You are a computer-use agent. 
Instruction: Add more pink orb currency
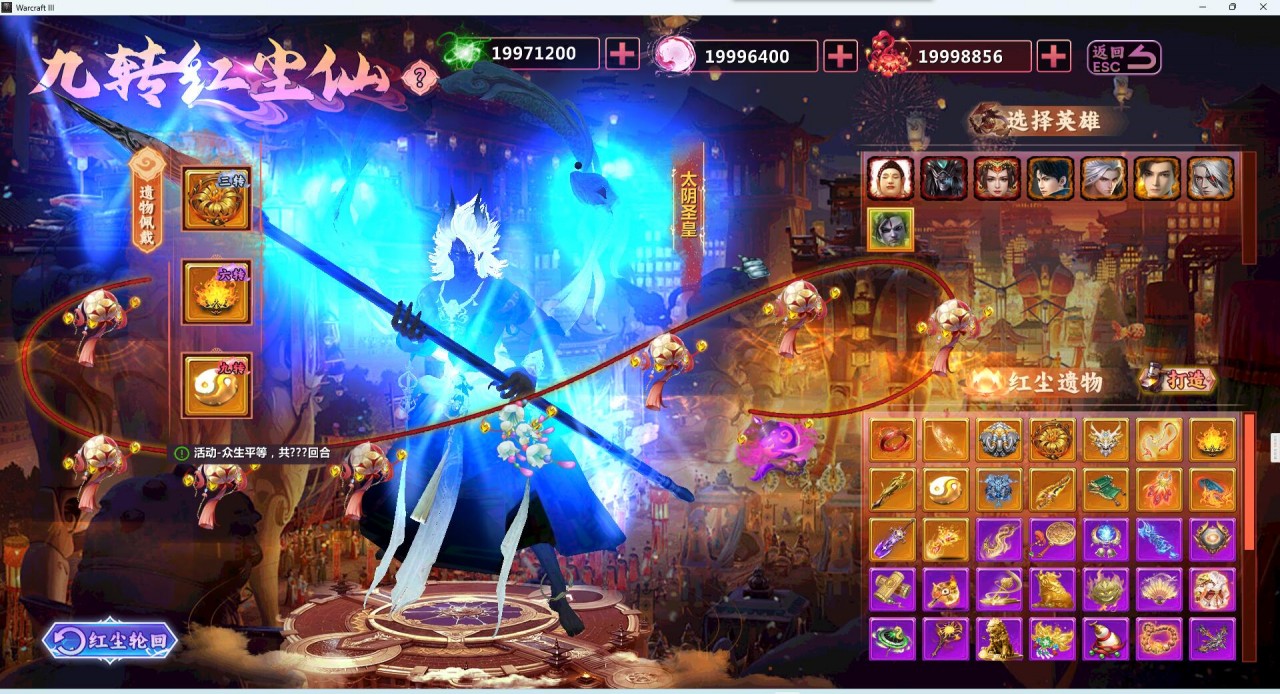tap(840, 56)
